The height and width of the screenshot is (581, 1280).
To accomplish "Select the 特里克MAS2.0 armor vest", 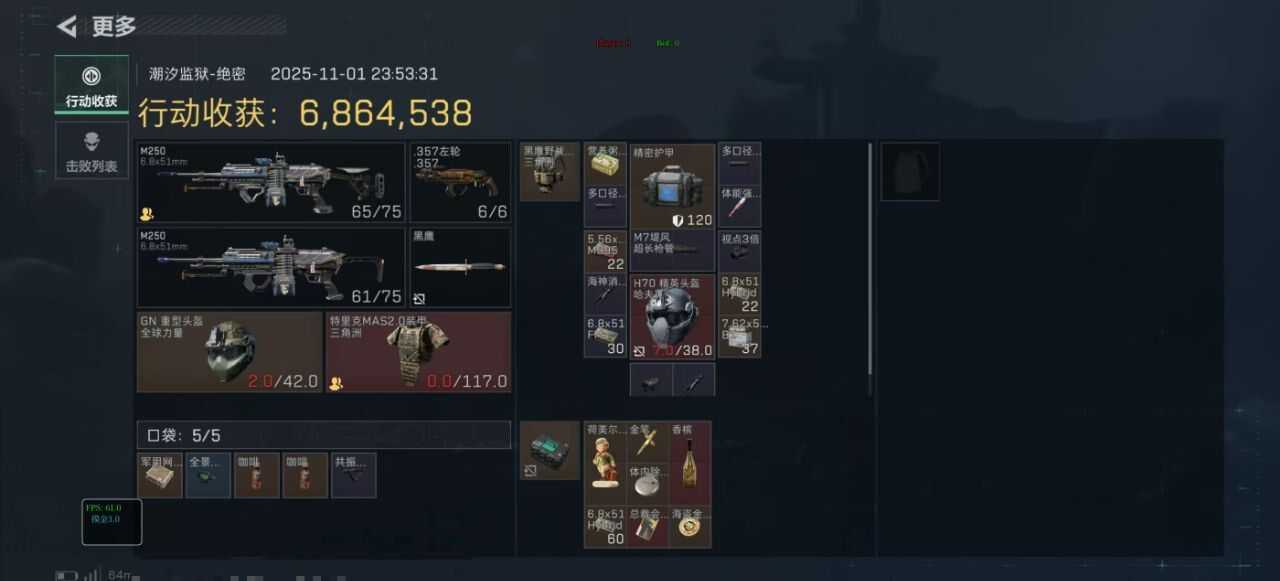I will point(418,351).
